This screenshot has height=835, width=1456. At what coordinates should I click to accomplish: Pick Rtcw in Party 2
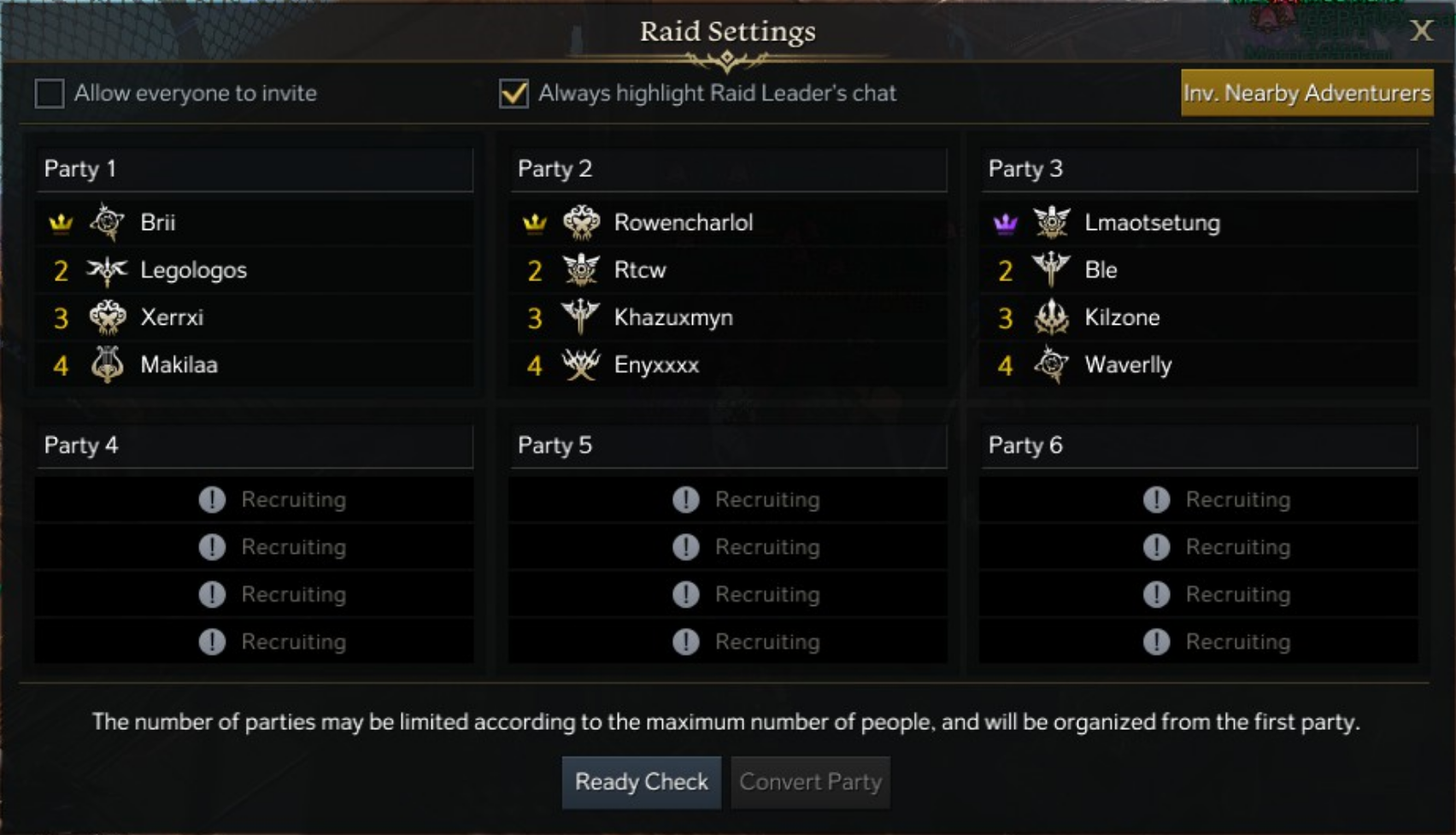[x=639, y=271]
